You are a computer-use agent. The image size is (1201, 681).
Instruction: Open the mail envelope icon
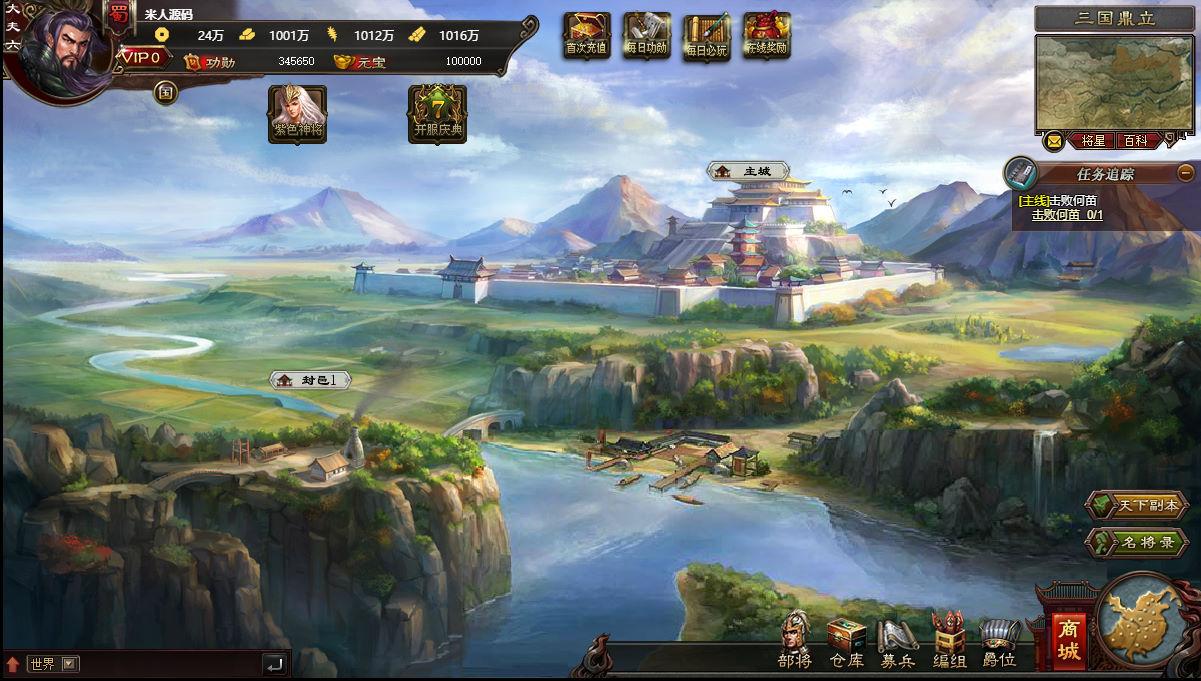point(1054,141)
